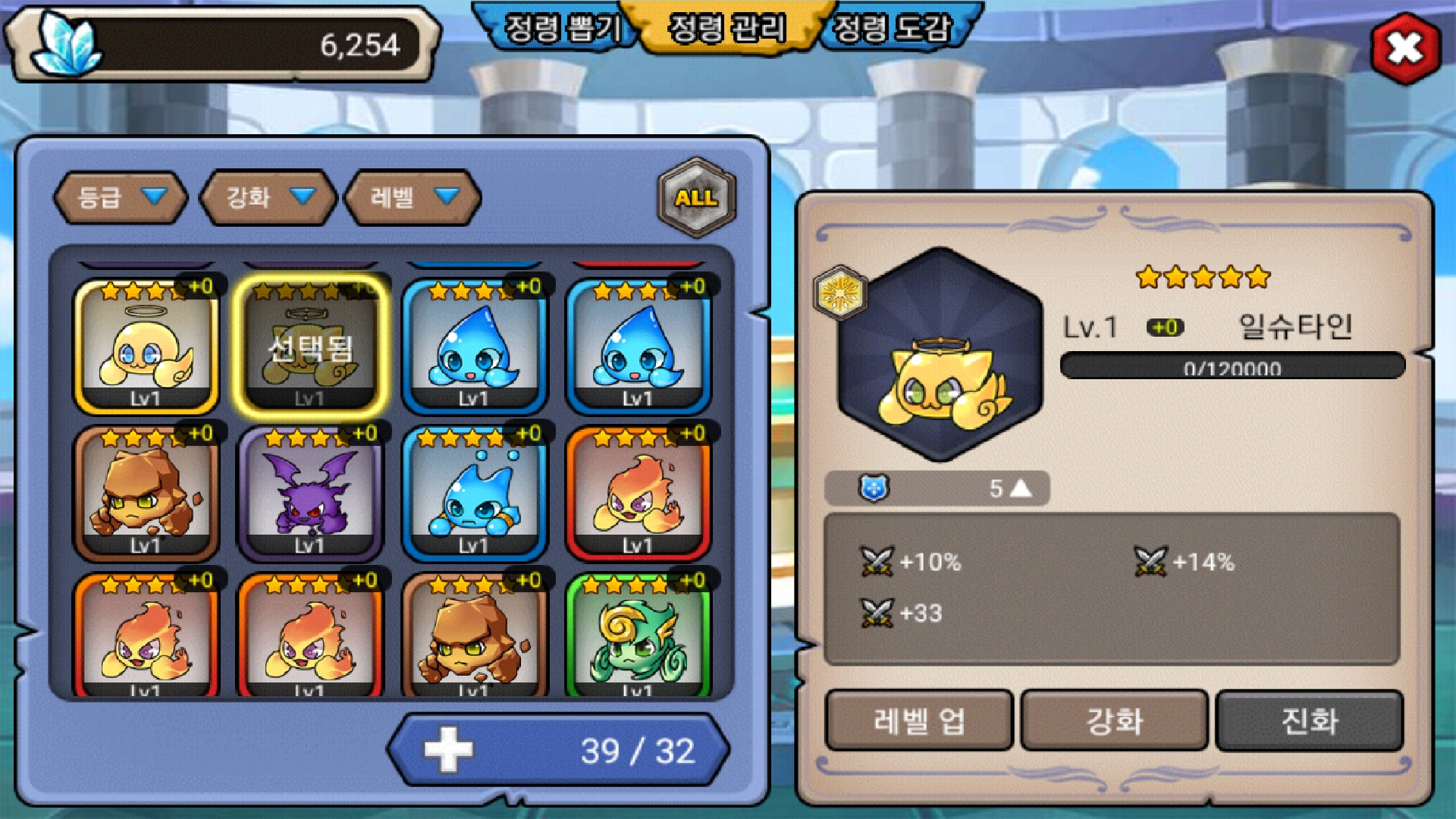The width and height of the screenshot is (1456, 819).
Task: Switch to the 정령 뽑기 tab
Action: click(x=561, y=29)
